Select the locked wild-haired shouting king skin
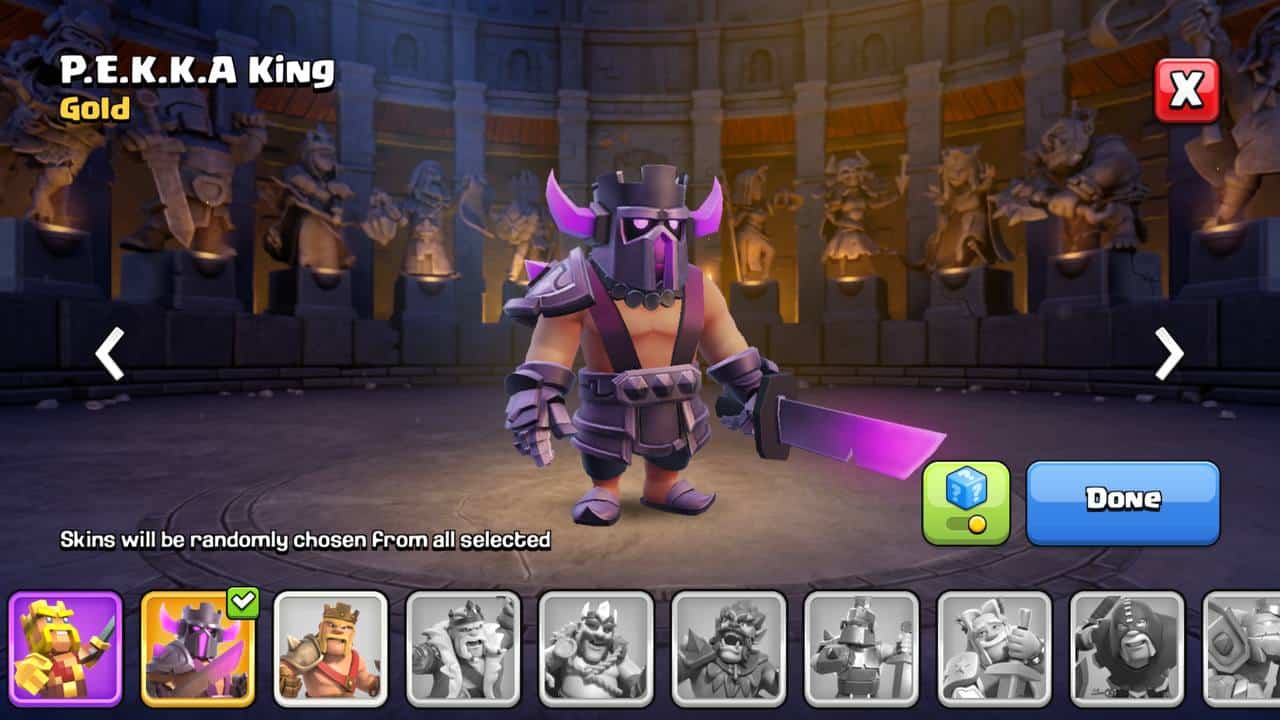Viewport: 1280px width, 720px height. click(x=729, y=649)
